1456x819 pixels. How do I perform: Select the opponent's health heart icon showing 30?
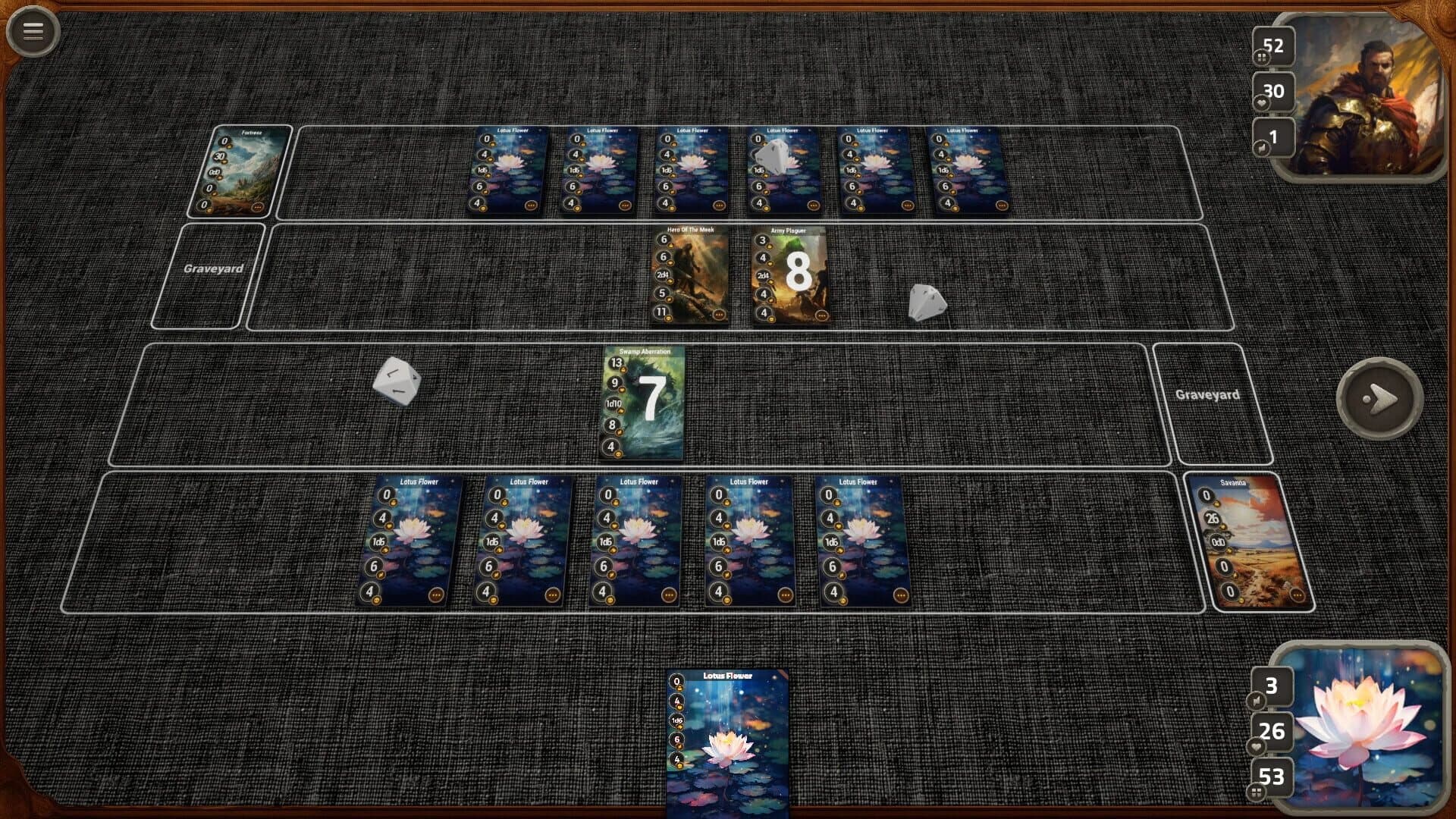coord(1272,91)
